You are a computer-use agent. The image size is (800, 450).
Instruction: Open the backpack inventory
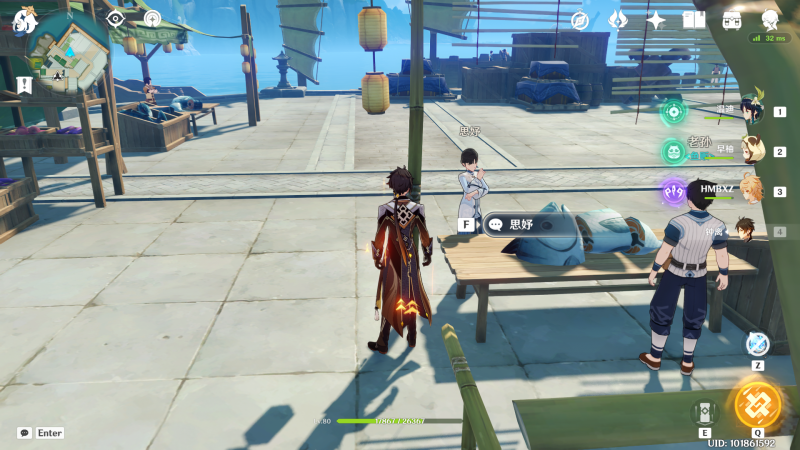pyautogui.click(x=732, y=20)
